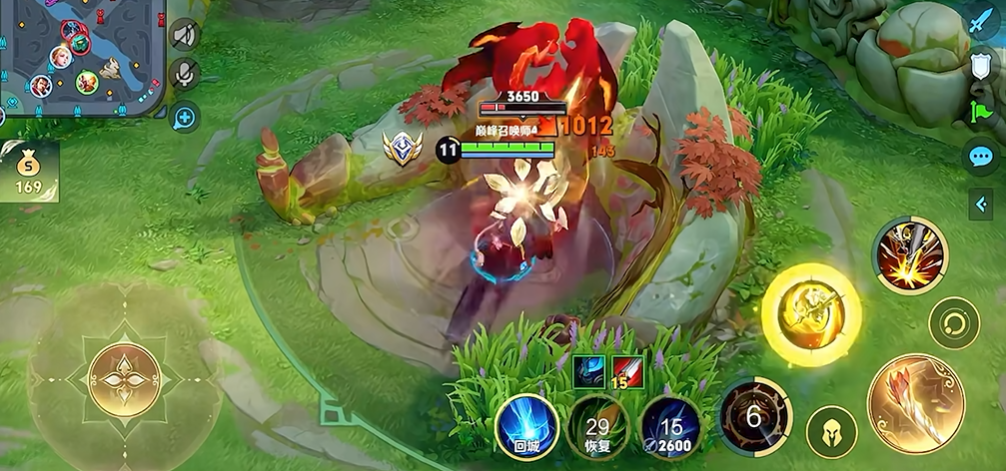Use the 恢复 restore skill
Image resolution: width=1006 pixels, height=471 pixels.
[598, 426]
